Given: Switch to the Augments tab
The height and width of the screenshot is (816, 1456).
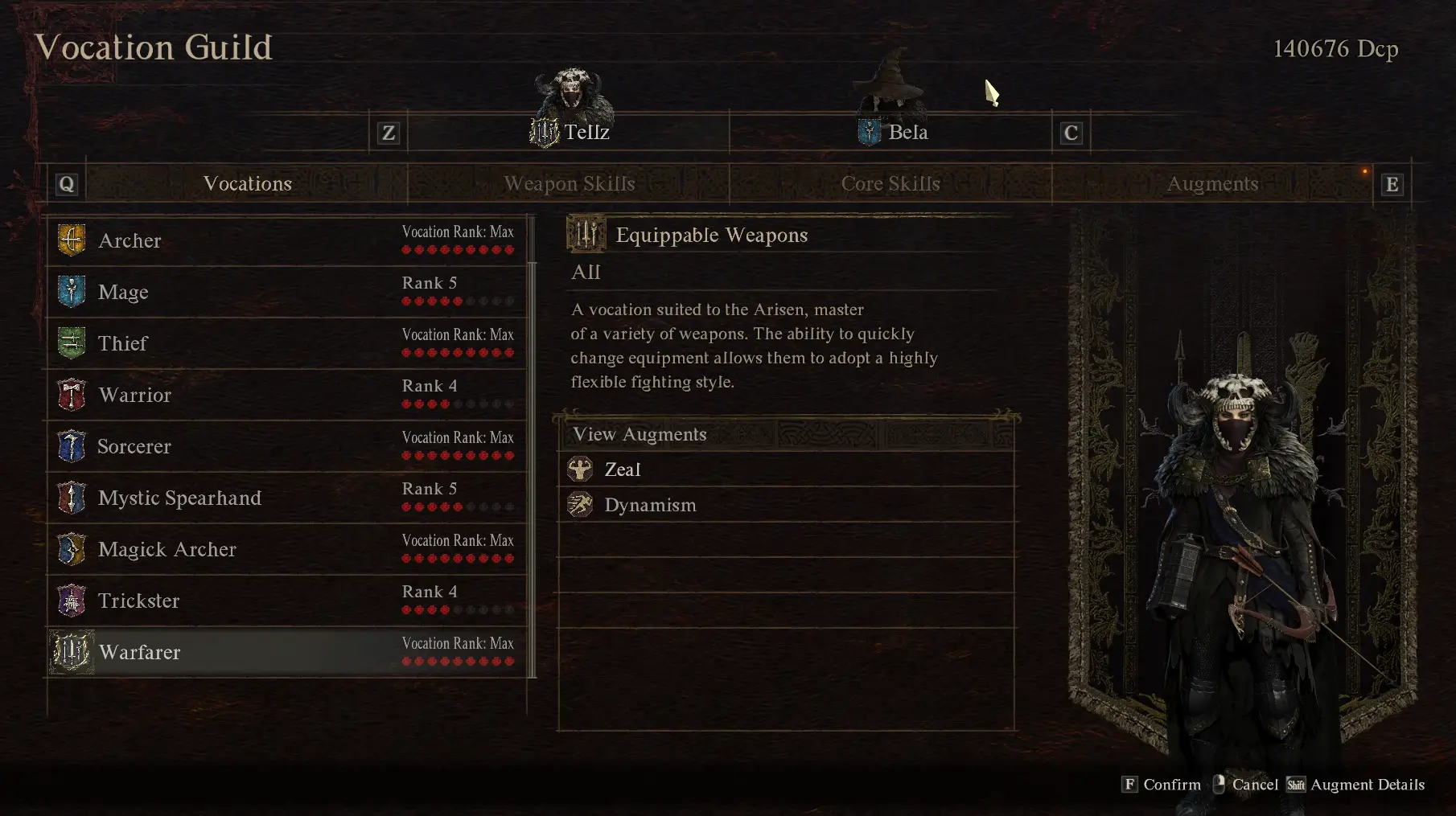Looking at the screenshot, I should (x=1212, y=183).
